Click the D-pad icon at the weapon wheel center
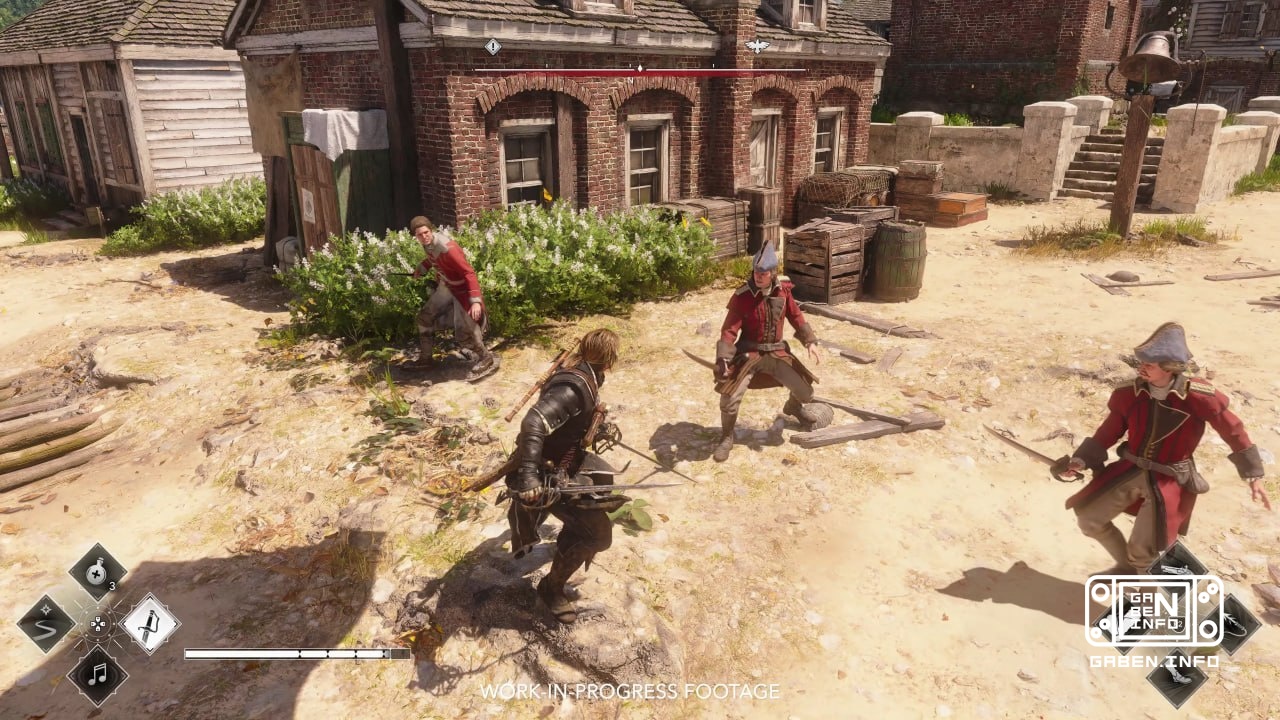Image resolution: width=1280 pixels, height=720 pixels. tap(98, 624)
